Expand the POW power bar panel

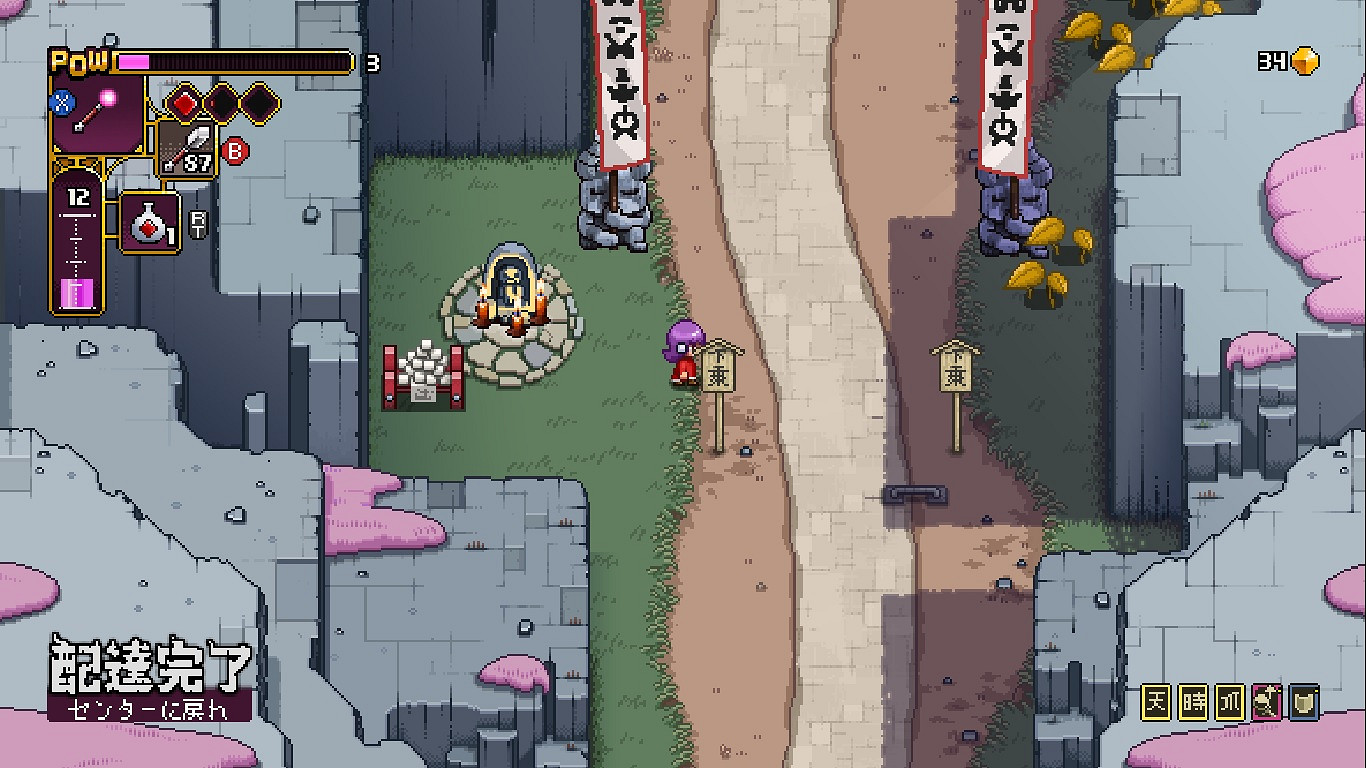(x=200, y=60)
